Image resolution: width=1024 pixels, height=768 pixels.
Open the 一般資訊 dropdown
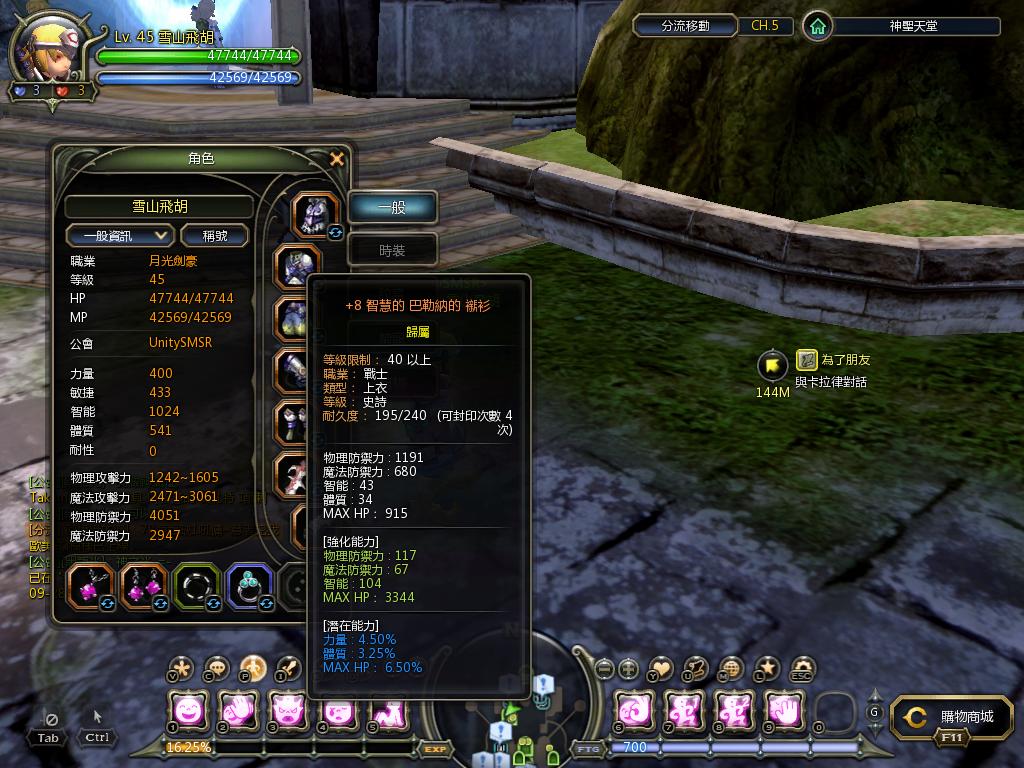(x=120, y=235)
